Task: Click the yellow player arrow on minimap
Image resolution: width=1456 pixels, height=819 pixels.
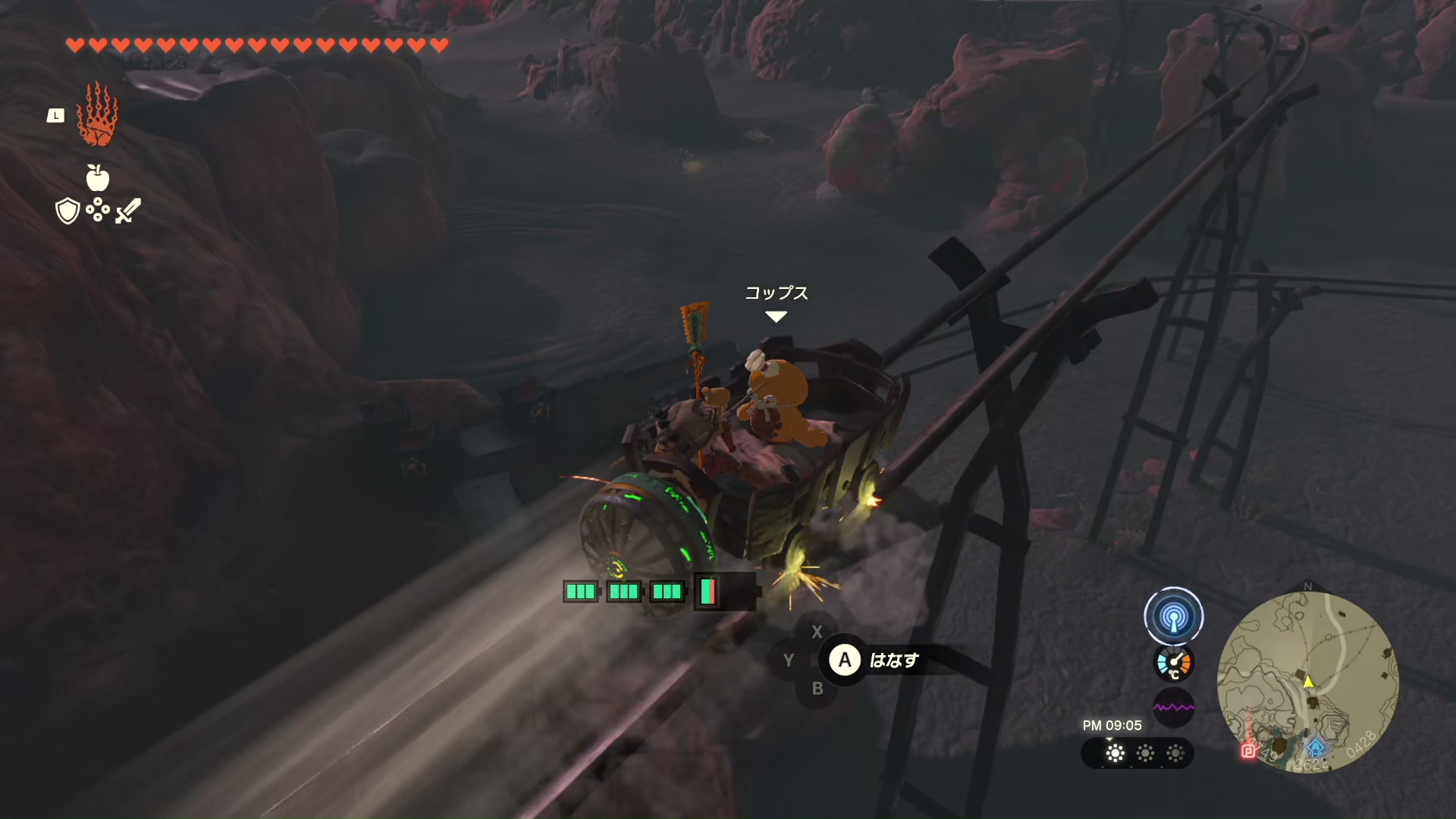Action: [1308, 682]
